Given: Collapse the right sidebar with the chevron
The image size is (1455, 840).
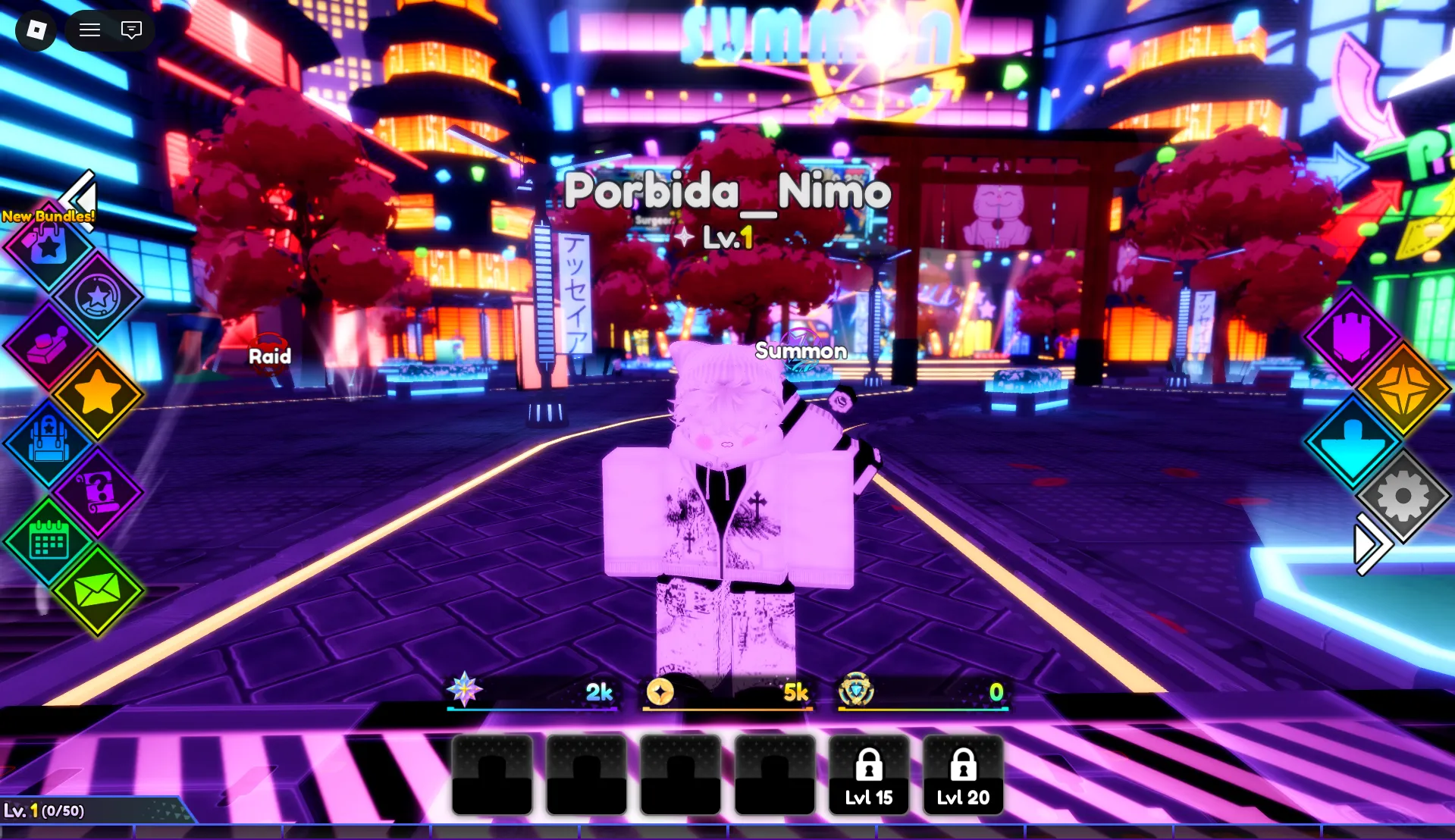Looking at the screenshot, I should click(x=1372, y=543).
